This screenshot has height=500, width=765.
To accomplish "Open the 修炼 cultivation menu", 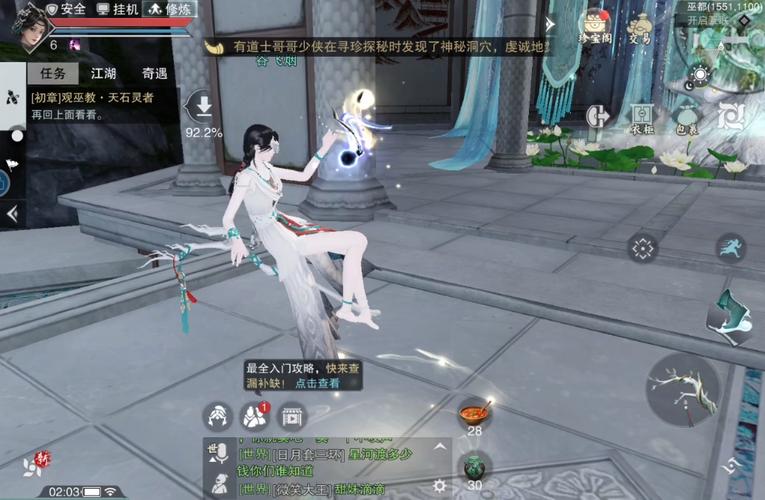I will pyautogui.click(x=170, y=9).
